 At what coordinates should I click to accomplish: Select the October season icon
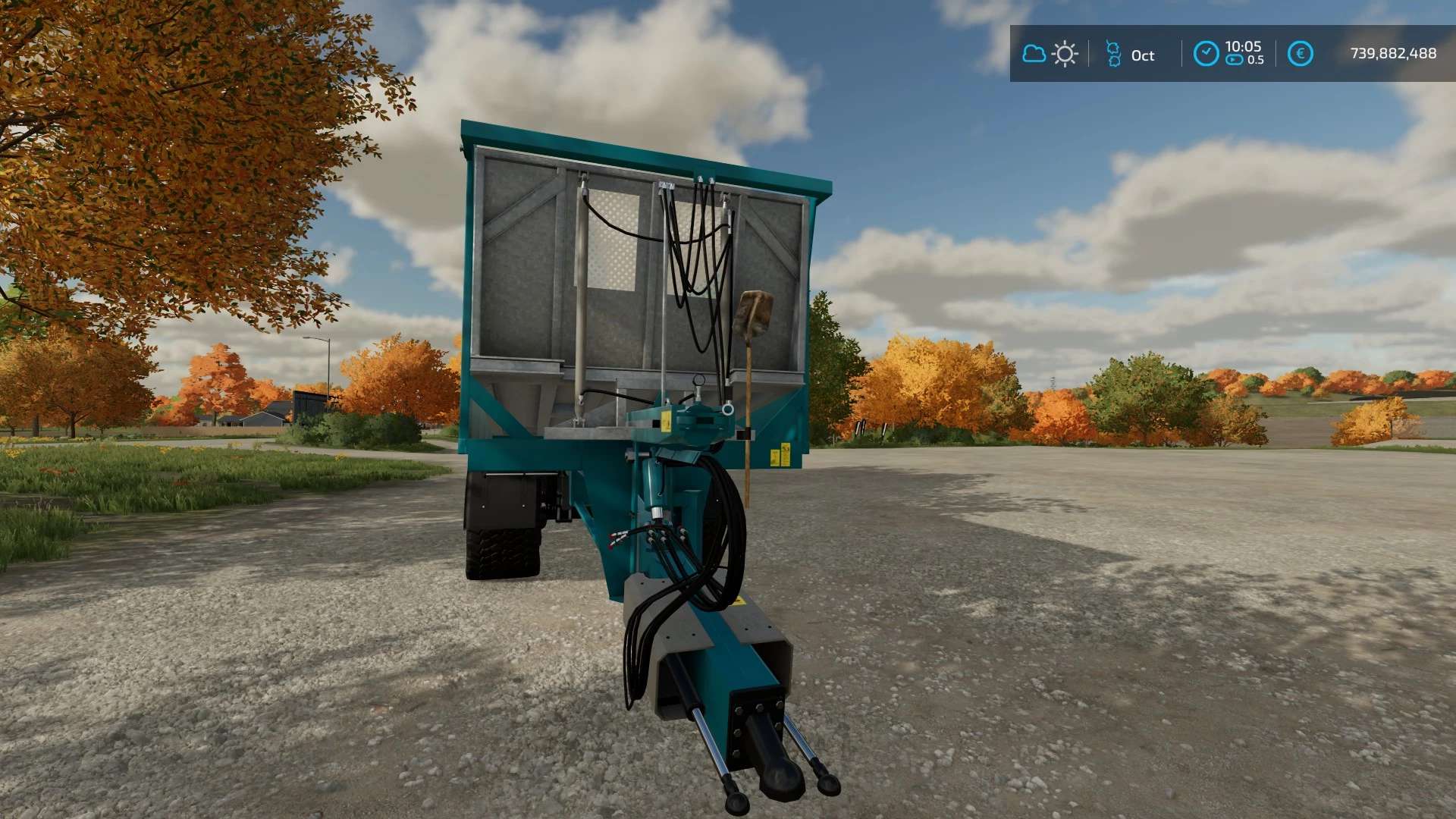pyautogui.click(x=1113, y=54)
